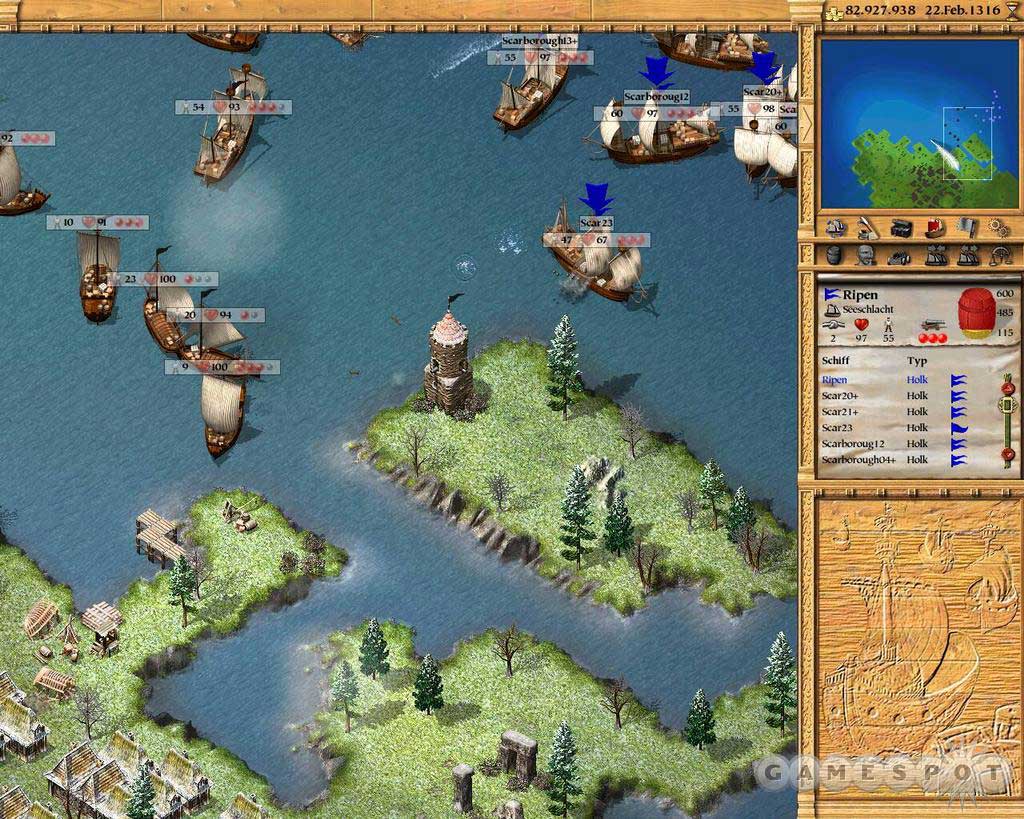This screenshot has width=1024, height=819.
Task: Select Ripen in the ship list
Action: tap(835, 380)
